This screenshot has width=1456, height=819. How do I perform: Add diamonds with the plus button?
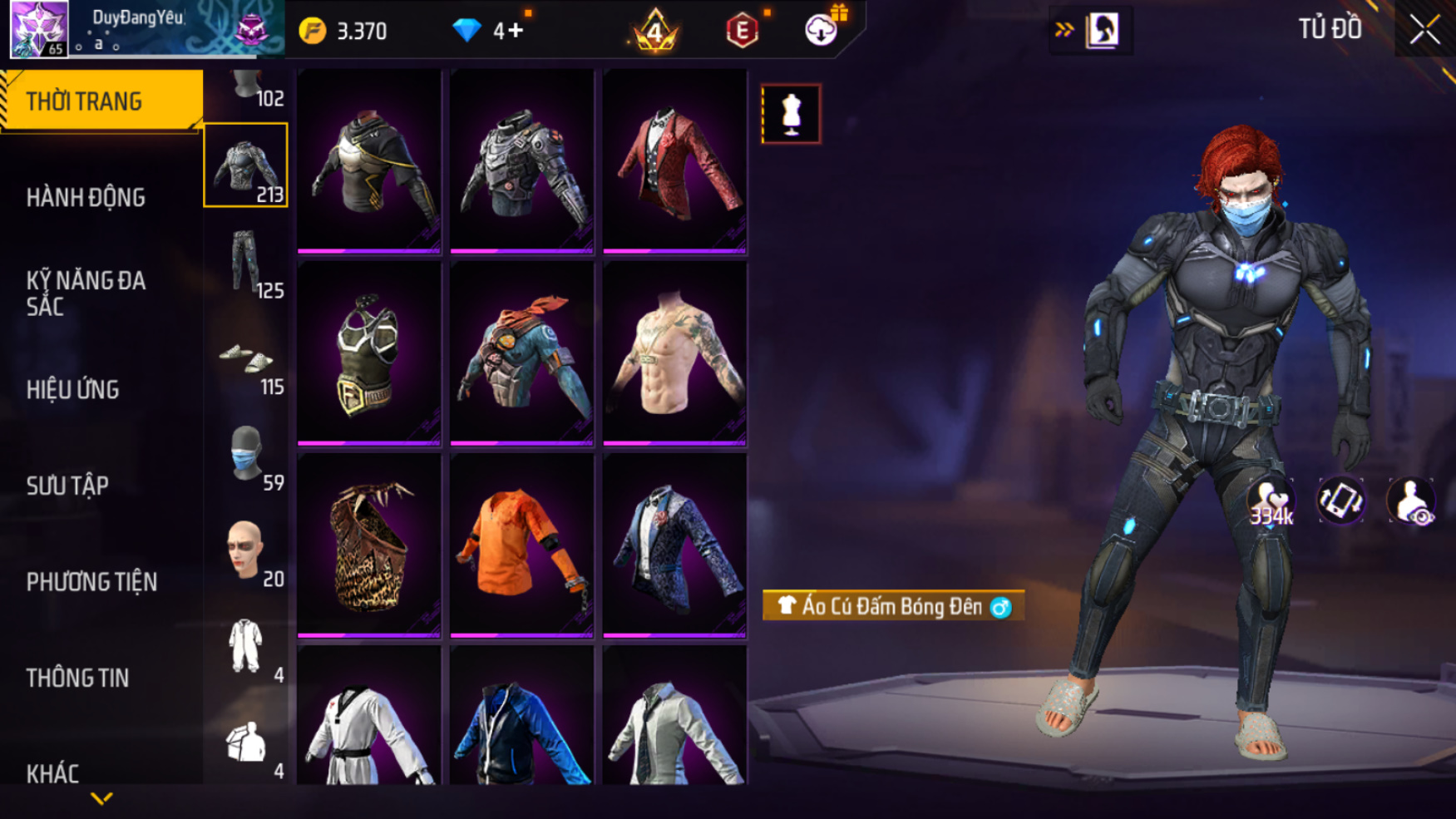[x=516, y=31]
